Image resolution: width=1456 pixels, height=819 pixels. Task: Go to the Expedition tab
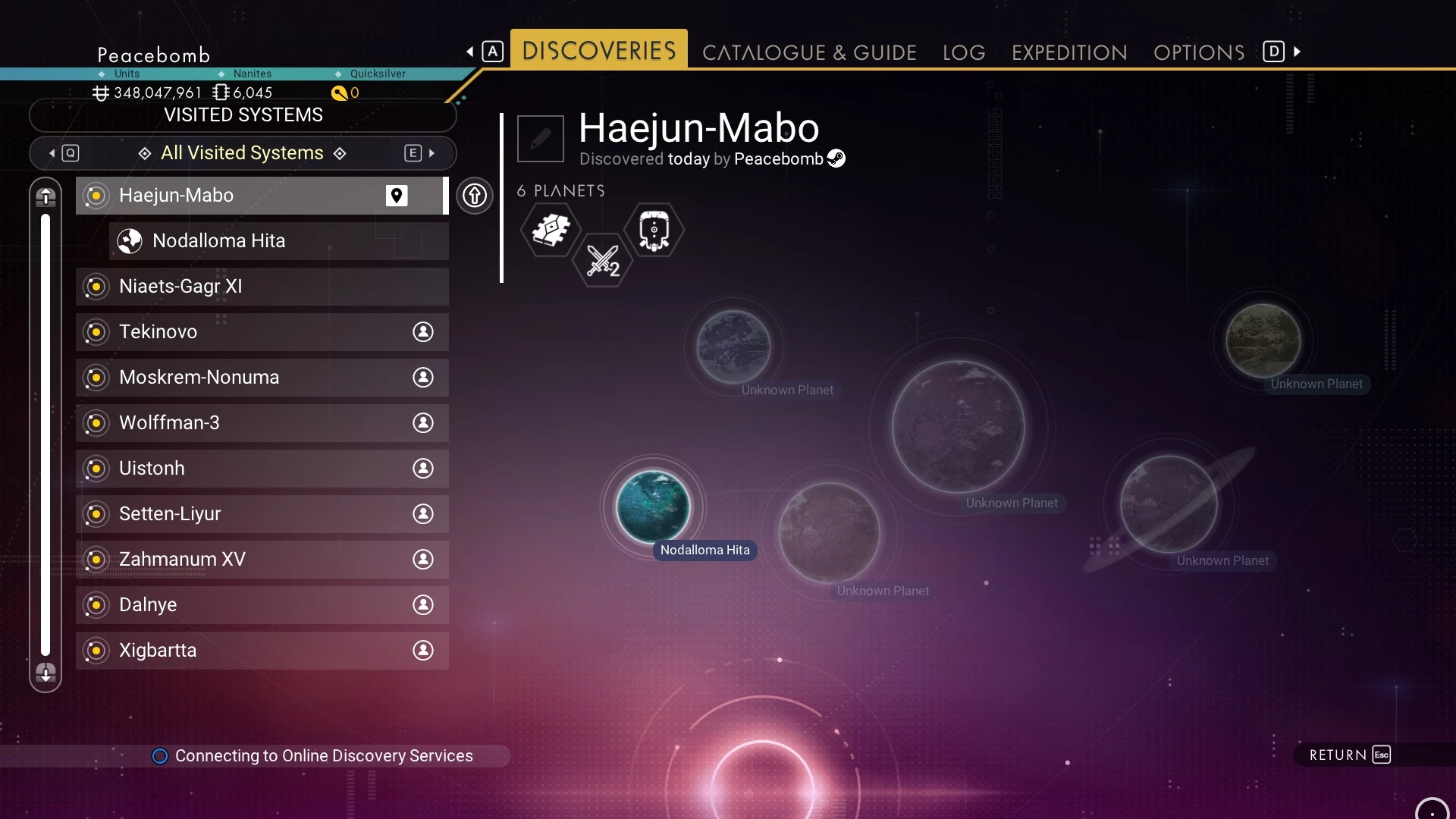pos(1069,52)
